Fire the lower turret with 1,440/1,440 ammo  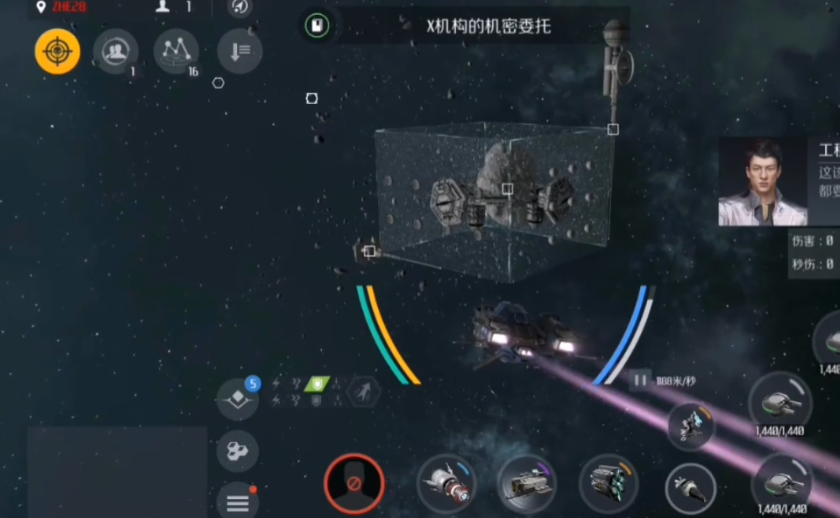(782, 482)
